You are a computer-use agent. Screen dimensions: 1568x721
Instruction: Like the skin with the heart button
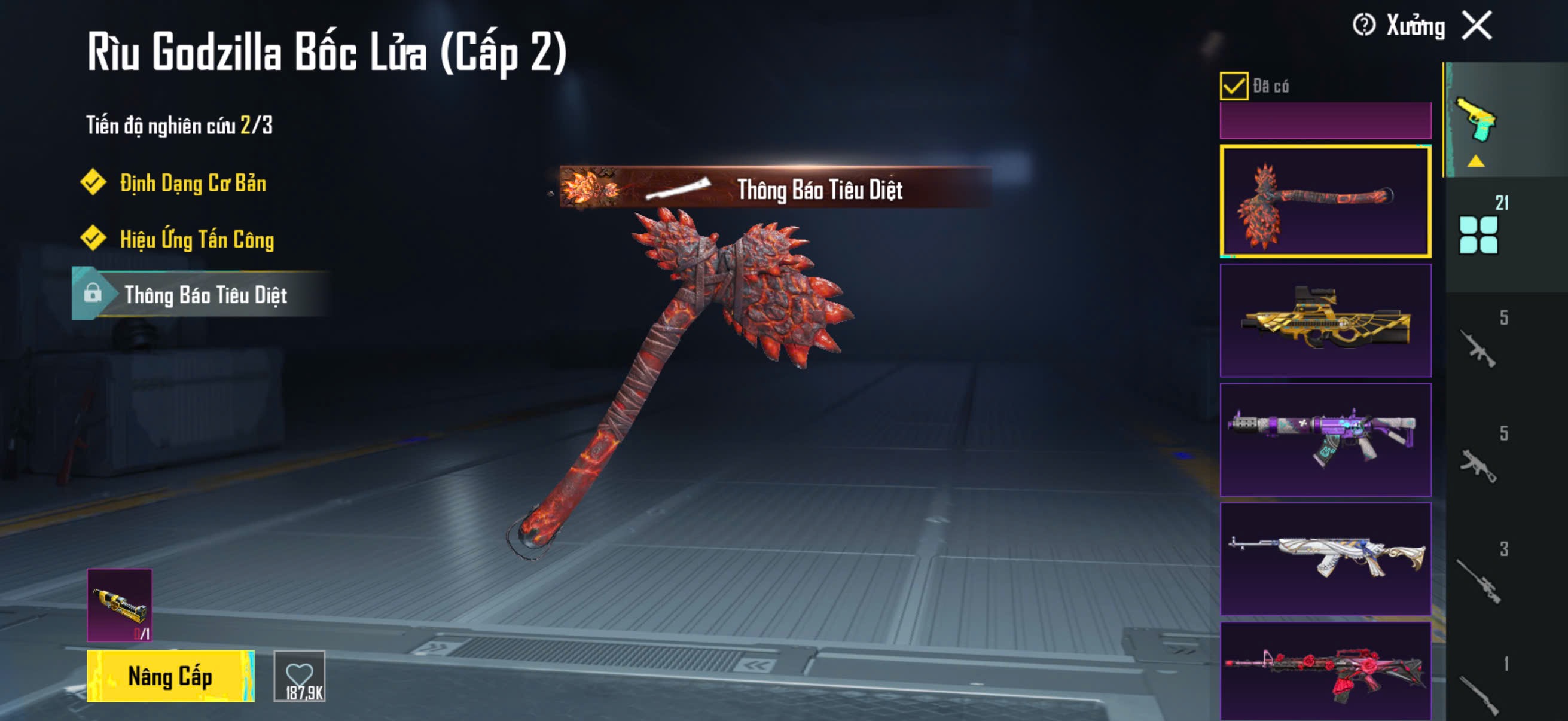300,677
